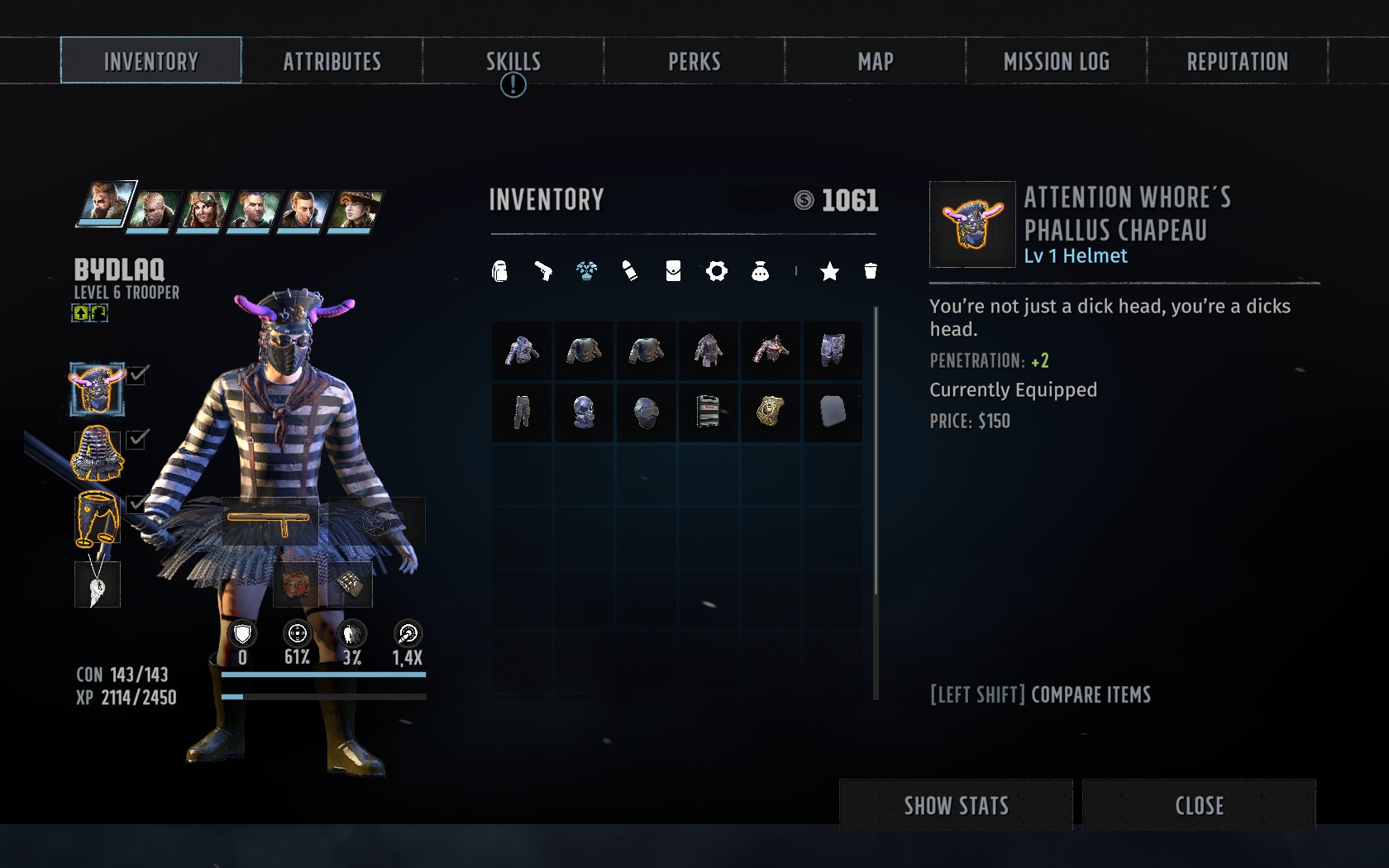The height and width of the screenshot is (868, 1389).
Task: Open the Map tab
Action: tap(875, 61)
